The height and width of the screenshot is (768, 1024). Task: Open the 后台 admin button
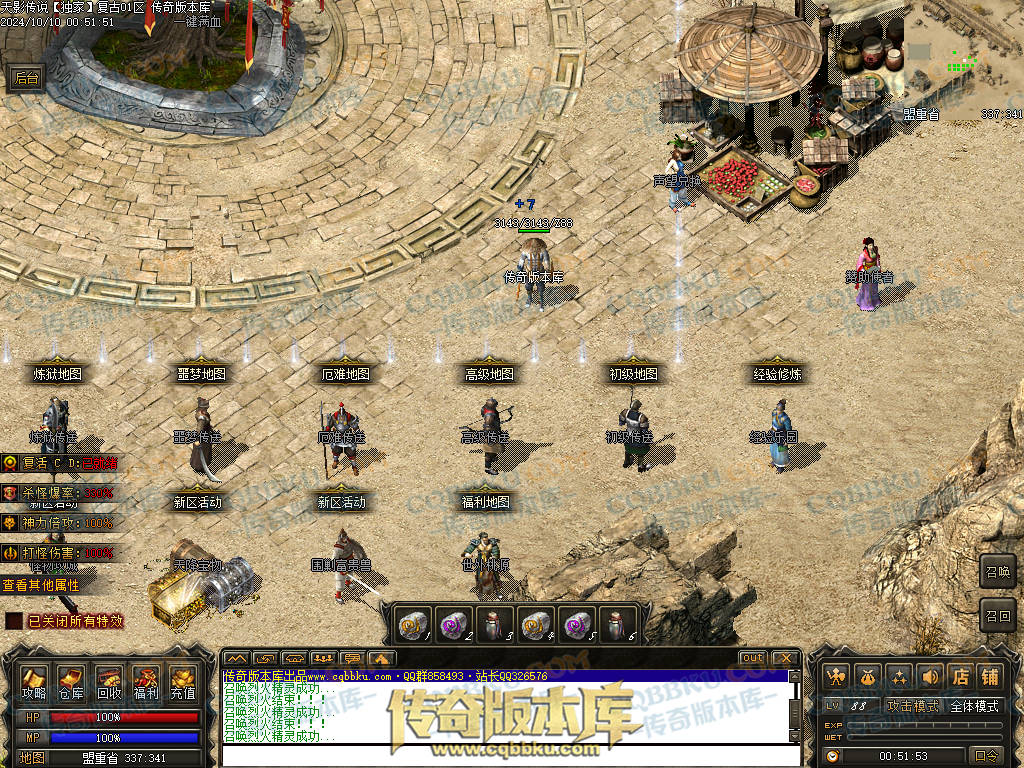coord(26,79)
